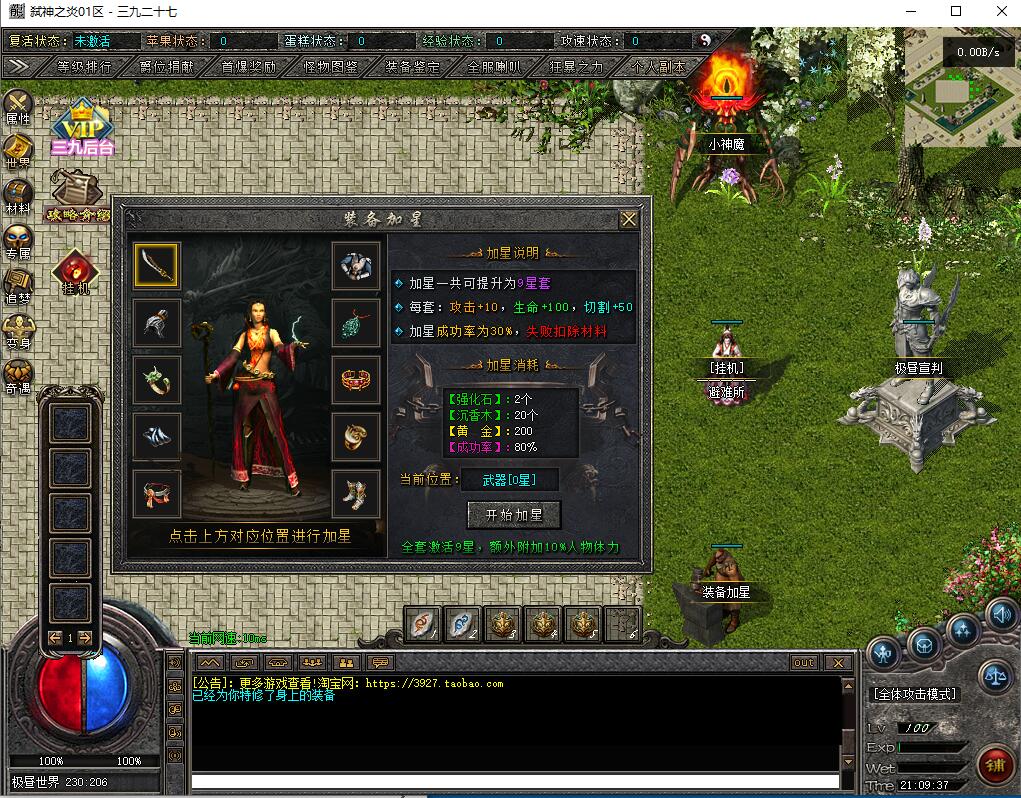Open the 等级排行 ranking menu
Screen dimensions: 1021x798
pyautogui.click(x=84, y=67)
